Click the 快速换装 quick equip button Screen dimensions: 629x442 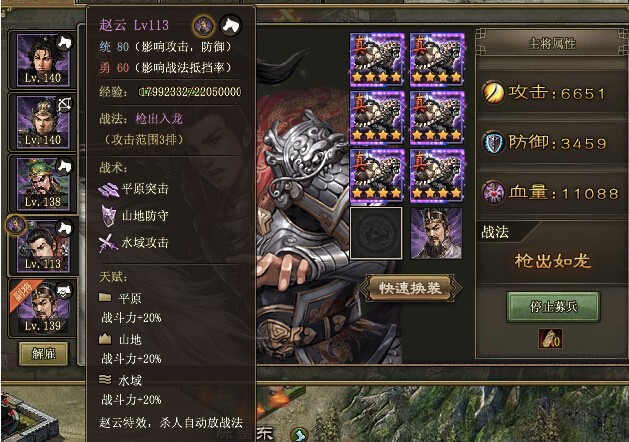[x=410, y=288]
